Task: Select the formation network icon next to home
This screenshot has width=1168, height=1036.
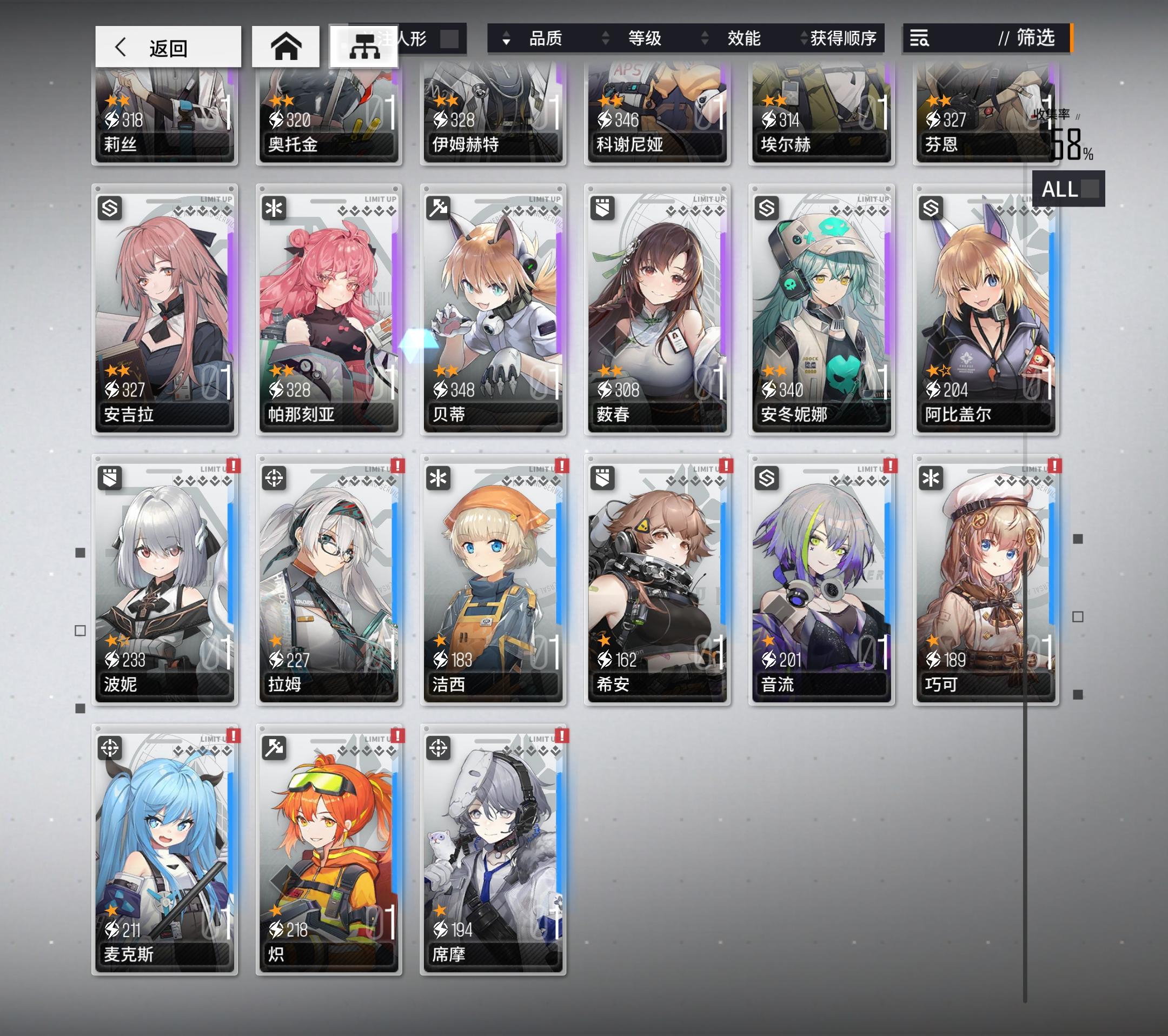Action: click(366, 46)
